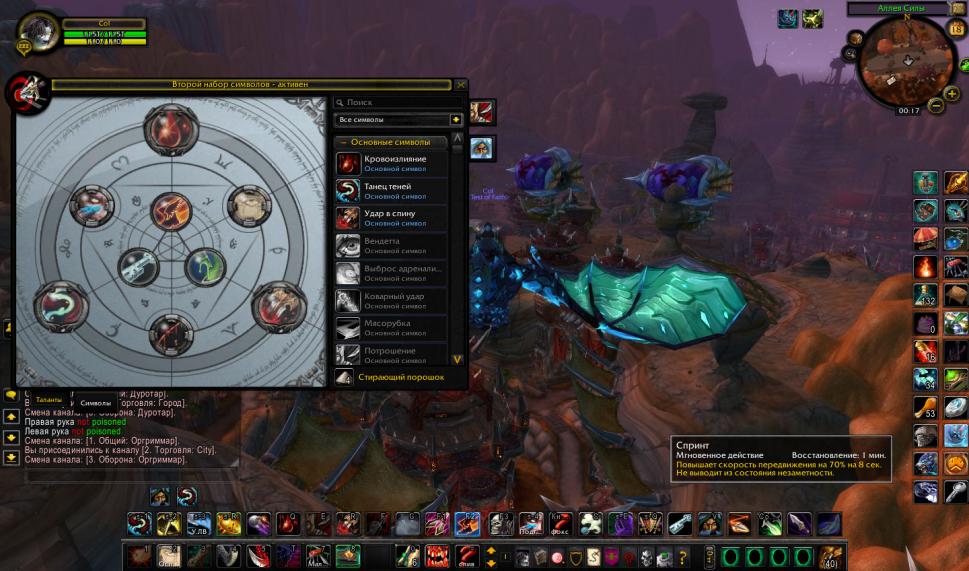Click the Стирающий порошок item
This screenshot has width=969, height=571.
(398, 378)
